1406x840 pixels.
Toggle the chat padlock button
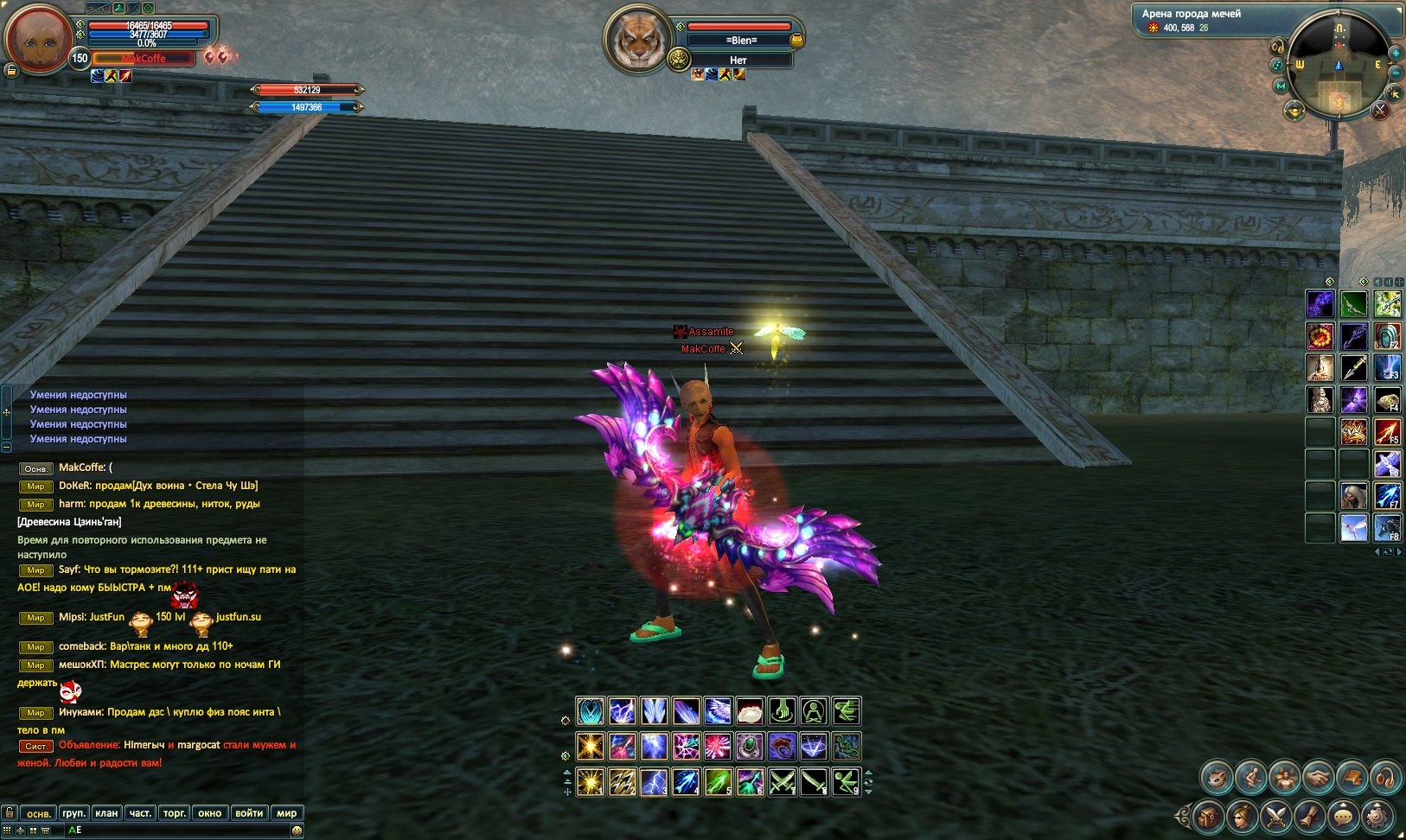[x=10, y=813]
